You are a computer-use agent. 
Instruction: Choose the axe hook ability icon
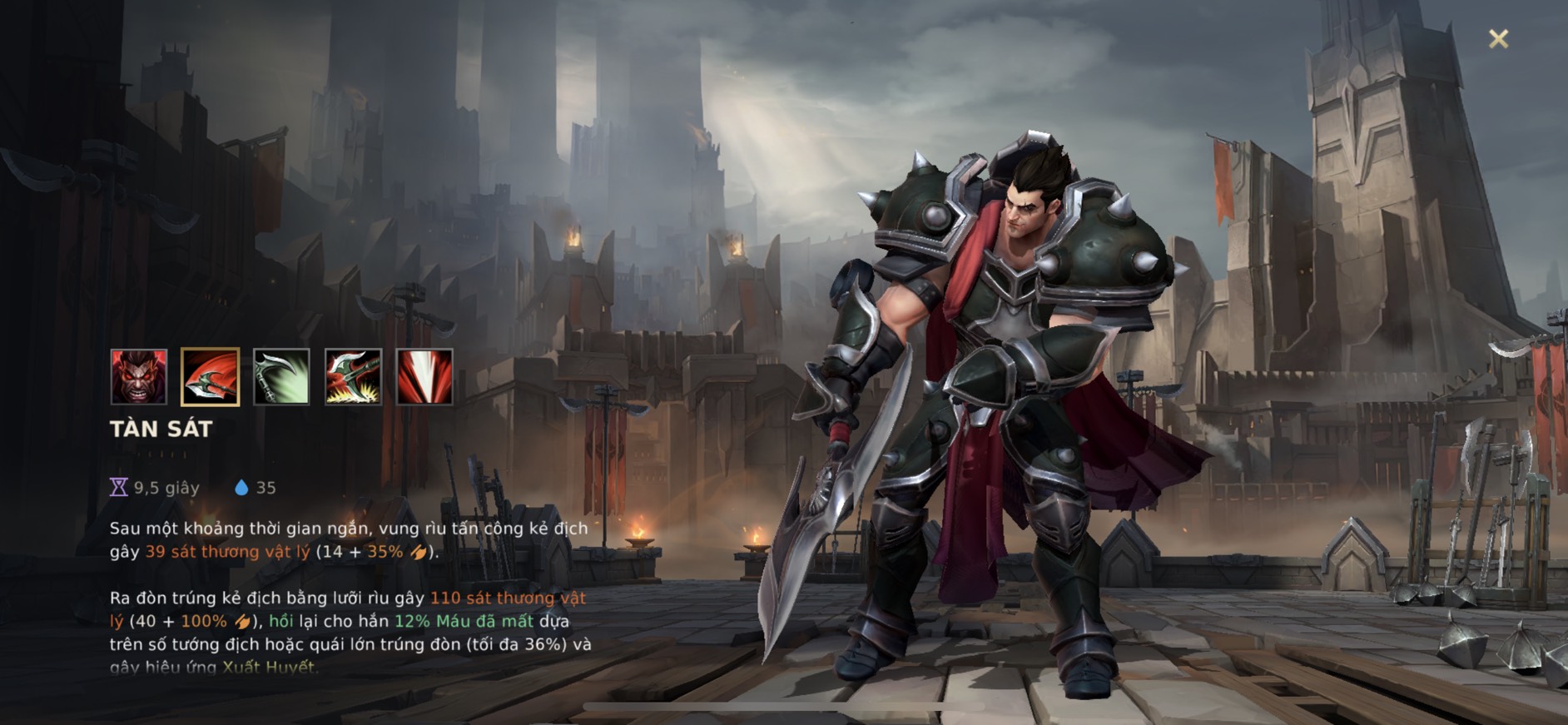[x=353, y=377]
